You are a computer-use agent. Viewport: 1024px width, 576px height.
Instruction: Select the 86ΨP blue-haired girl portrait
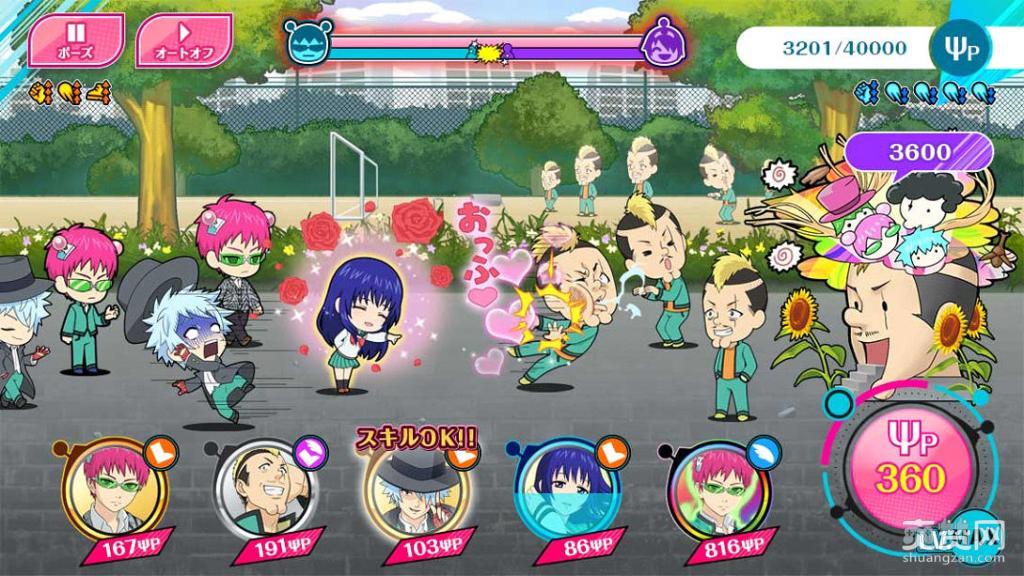point(561,490)
